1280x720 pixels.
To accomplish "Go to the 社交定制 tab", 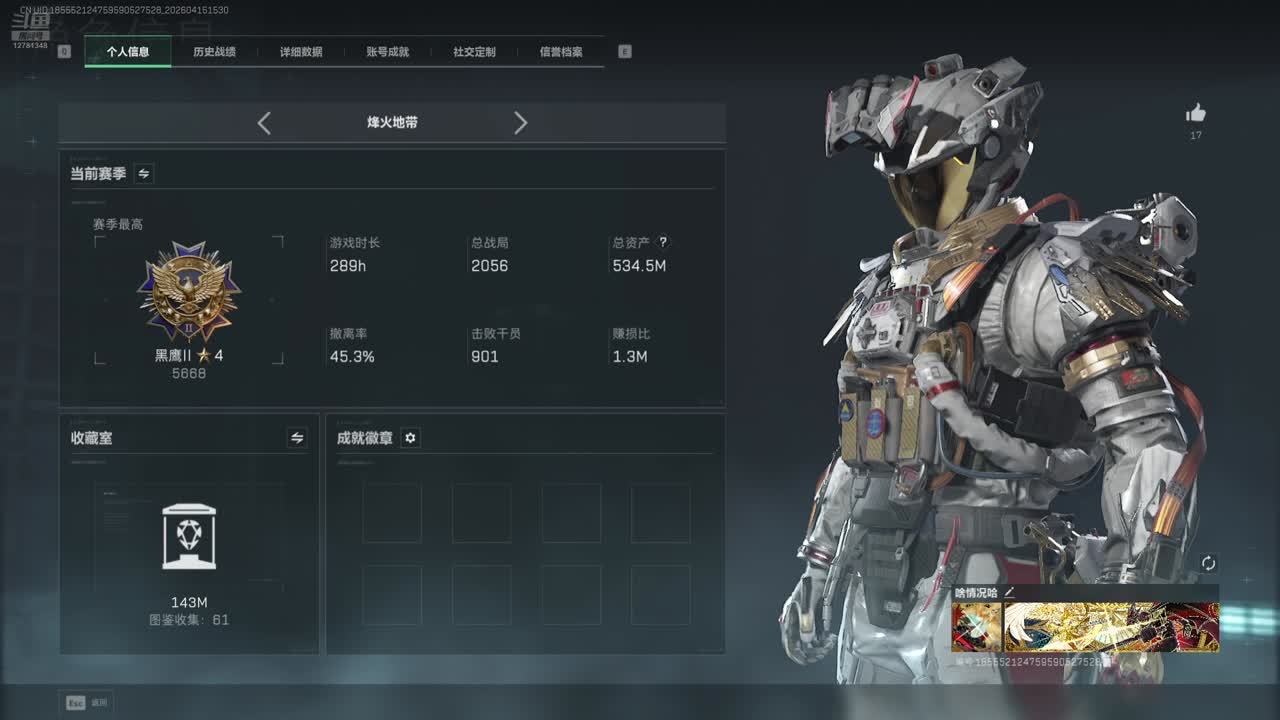I will [474, 52].
